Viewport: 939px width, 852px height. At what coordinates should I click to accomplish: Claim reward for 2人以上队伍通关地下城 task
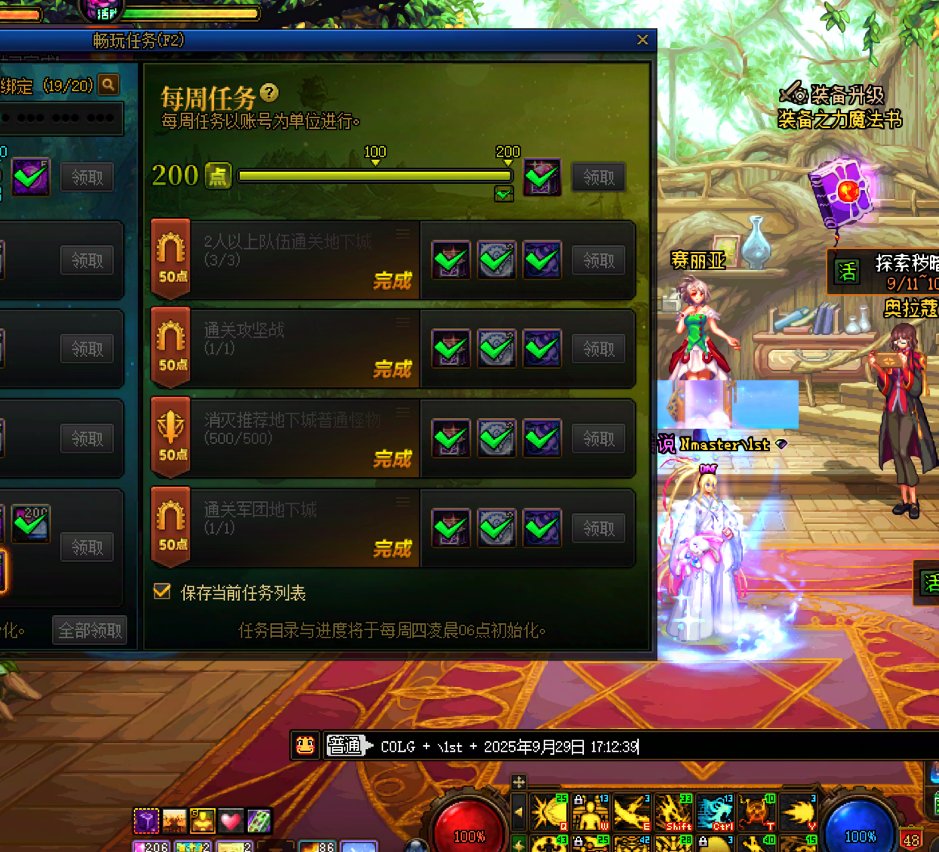point(598,260)
